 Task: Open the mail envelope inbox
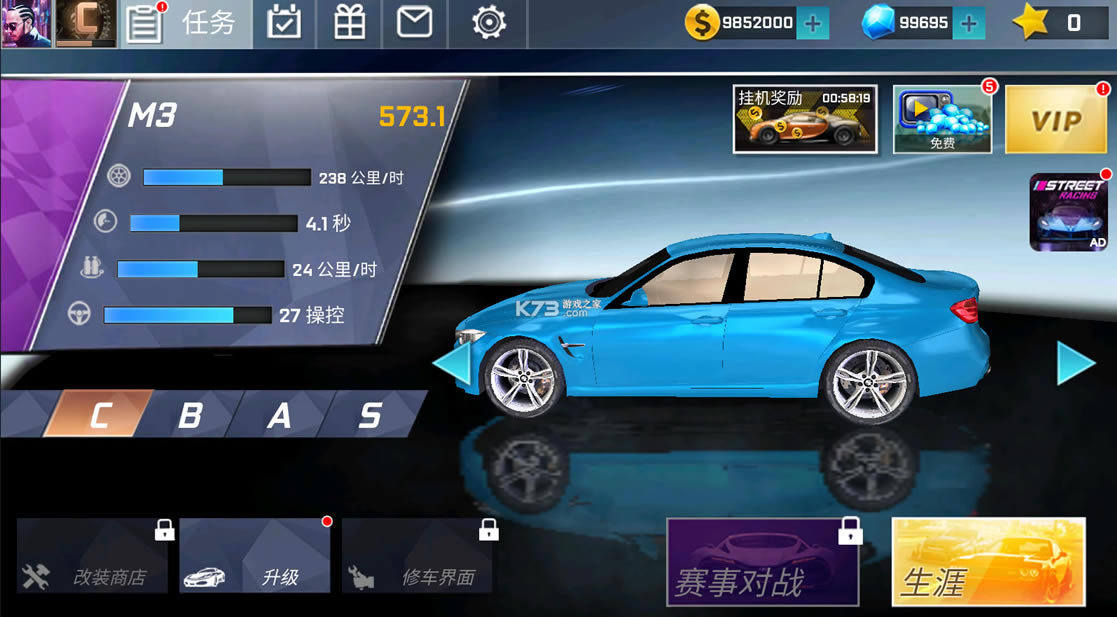[x=414, y=24]
